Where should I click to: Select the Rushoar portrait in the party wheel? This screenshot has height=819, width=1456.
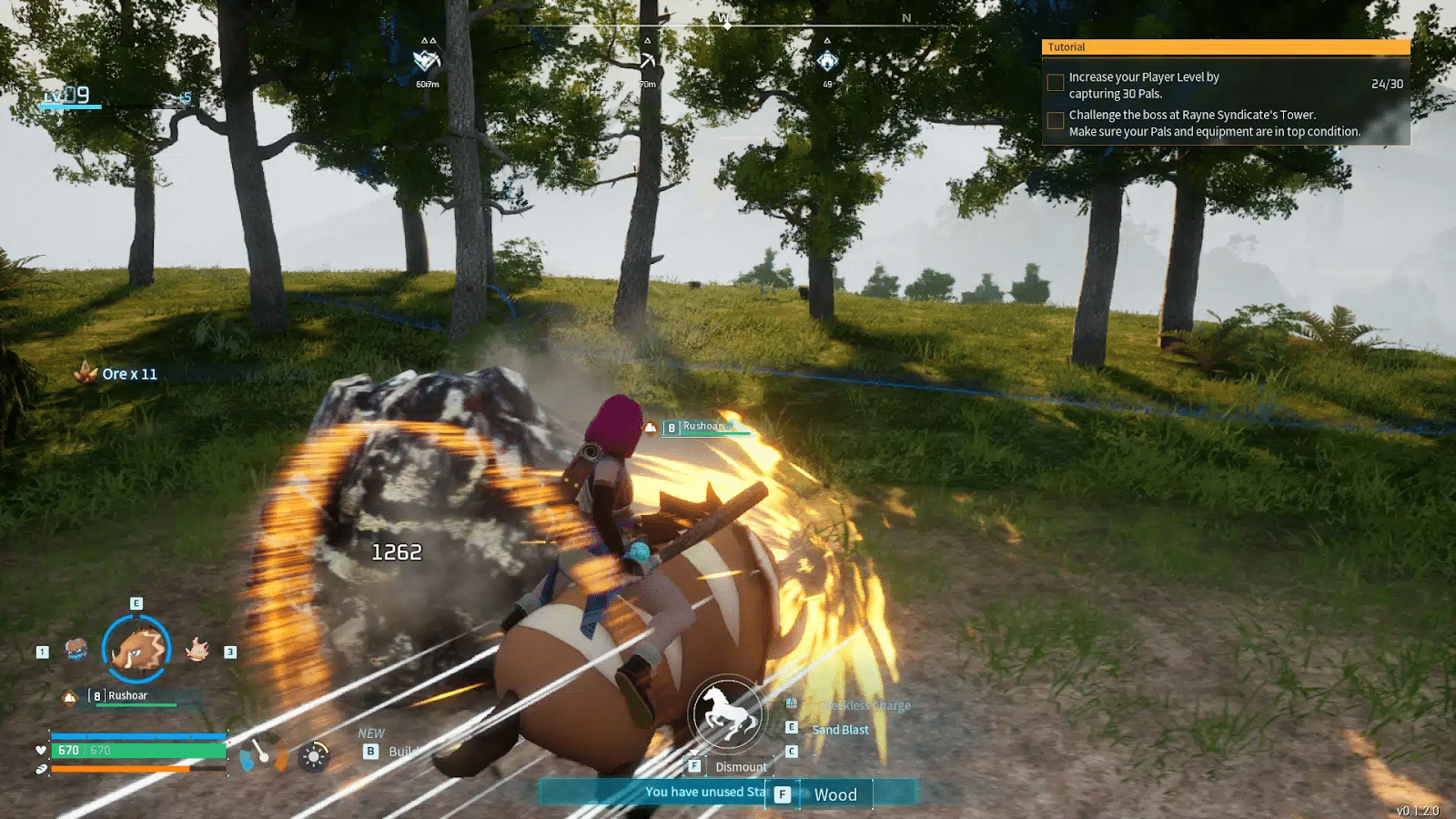136,650
